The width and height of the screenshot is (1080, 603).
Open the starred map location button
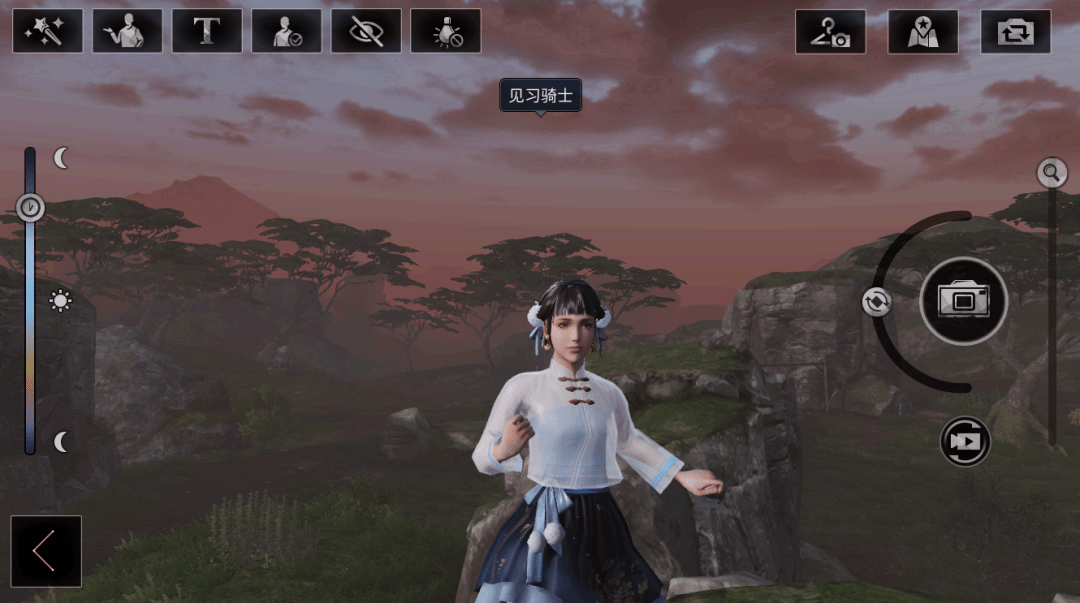coord(922,31)
